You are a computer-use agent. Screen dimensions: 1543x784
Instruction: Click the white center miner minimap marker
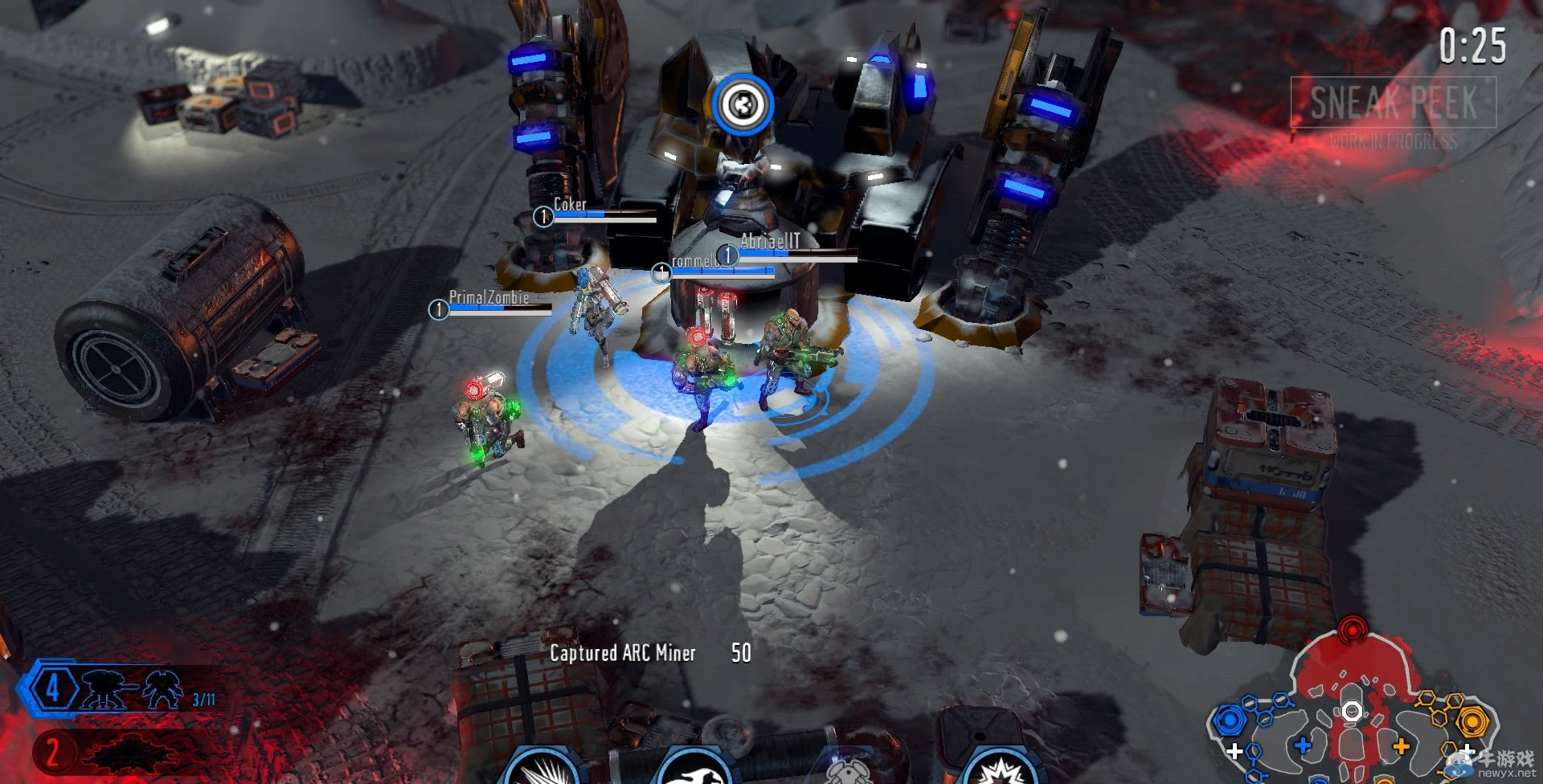click(1353, 711)
